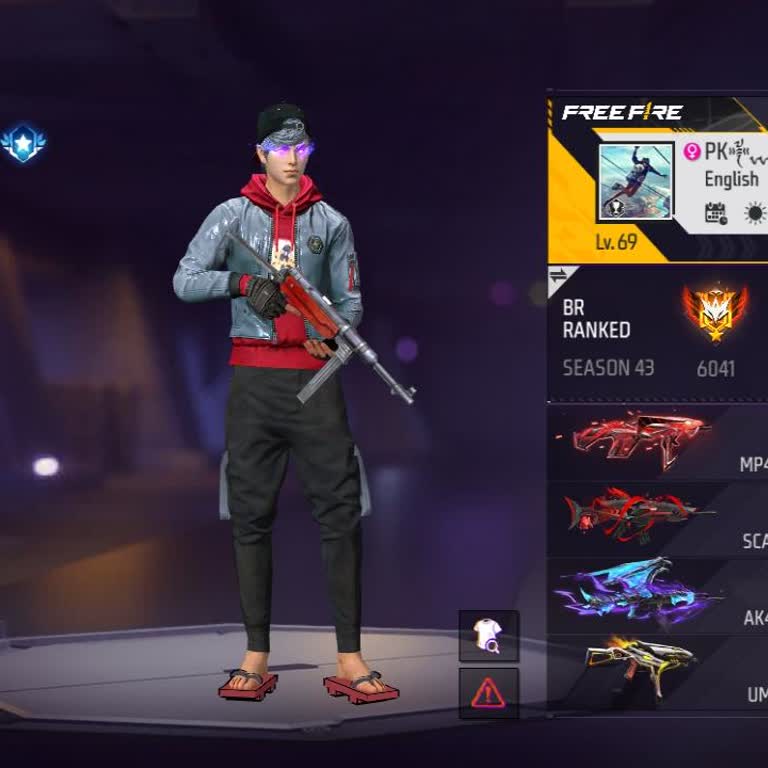
Task: Inspect outfit with the t-shirt magnifier button
Action: [x=488, y=636]
